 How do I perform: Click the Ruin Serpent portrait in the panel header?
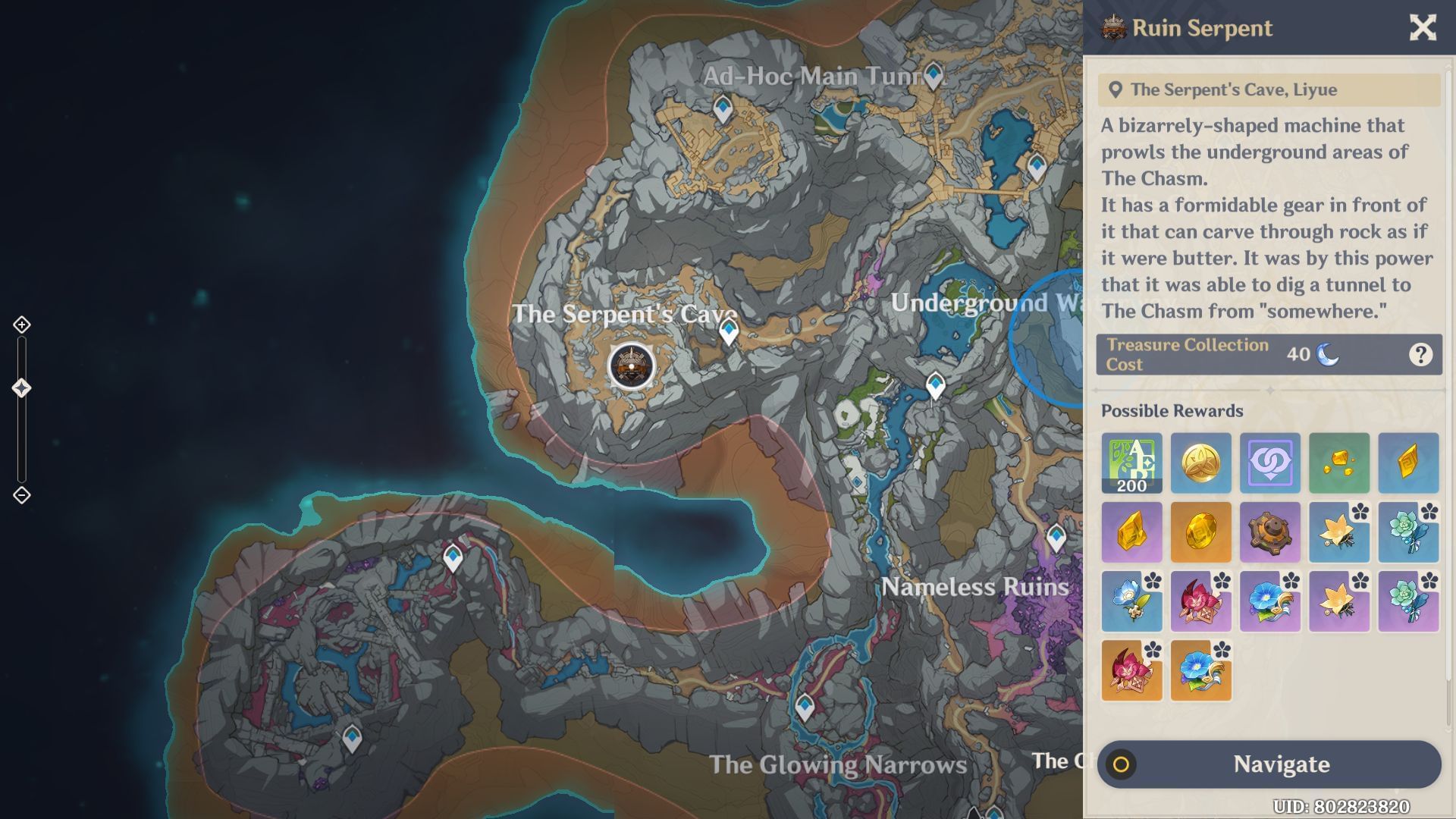pos(1113,27)
